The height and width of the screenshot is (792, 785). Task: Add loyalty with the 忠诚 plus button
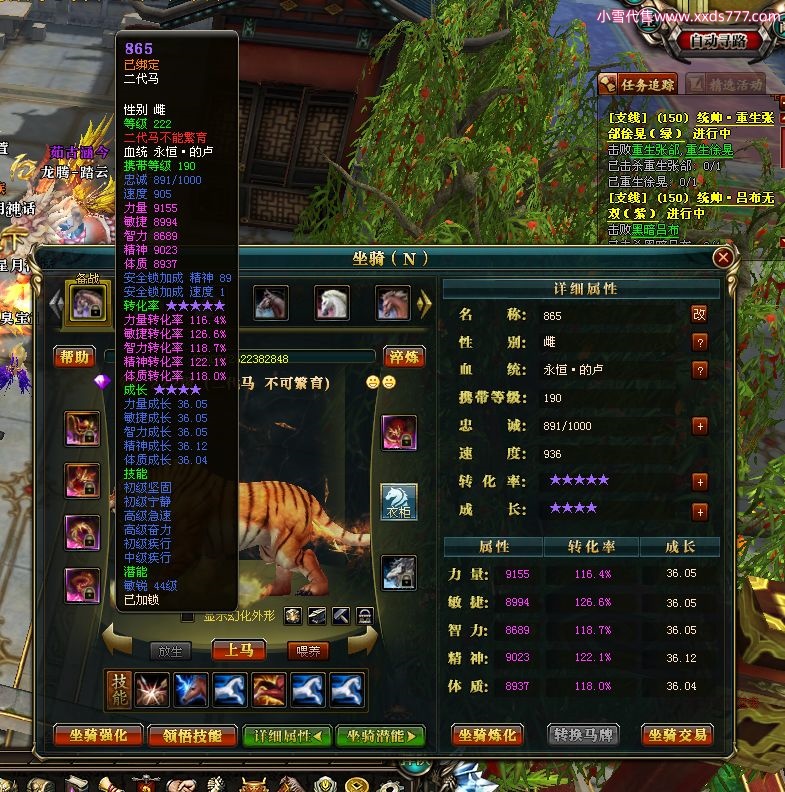(x=699, y=425)
